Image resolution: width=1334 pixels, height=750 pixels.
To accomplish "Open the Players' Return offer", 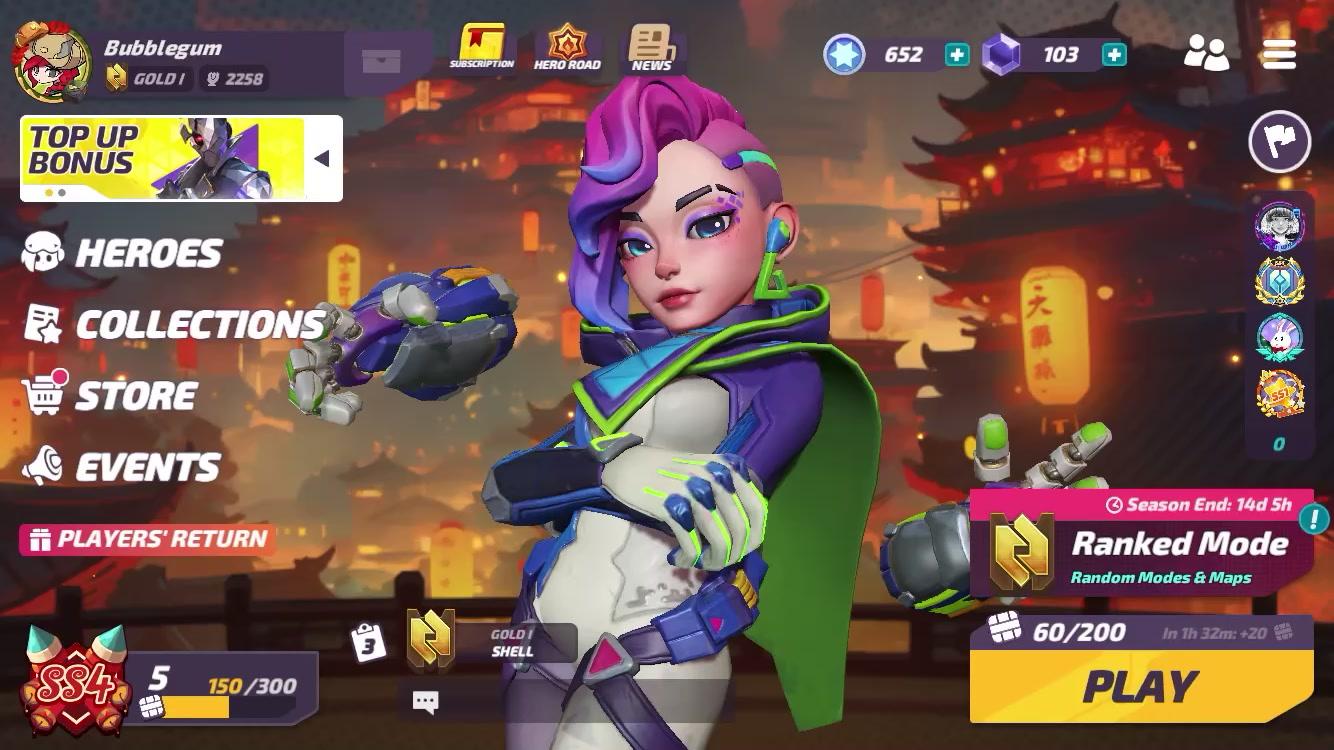I will pyautogui.click(x=148, y=540).
